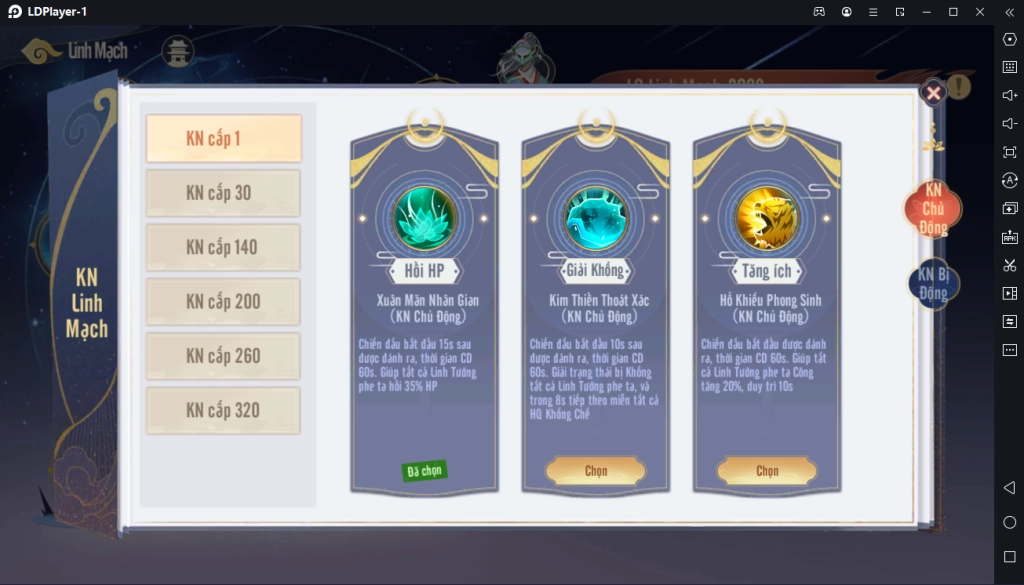Choose the KN cấp 260 tab
1024x585 pixels.
point(223,356)
